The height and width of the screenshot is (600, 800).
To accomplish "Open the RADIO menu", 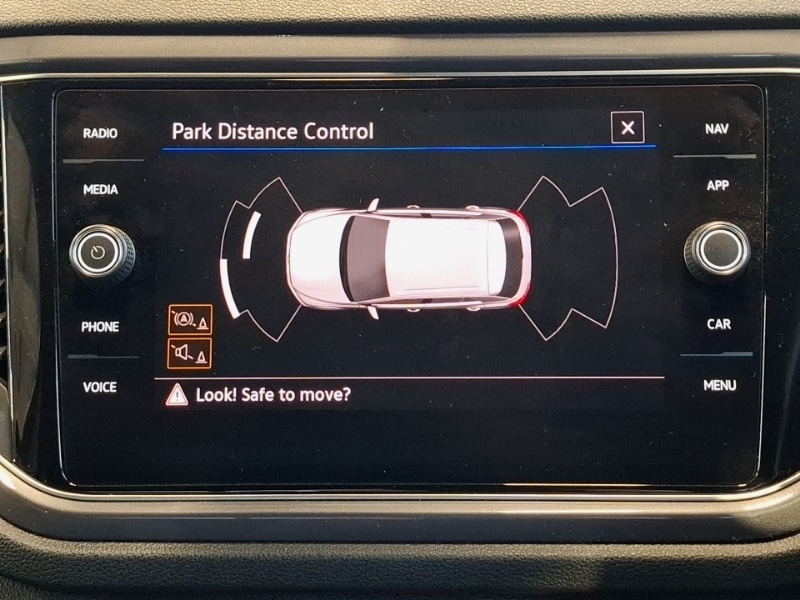I will tap(100, 133).
